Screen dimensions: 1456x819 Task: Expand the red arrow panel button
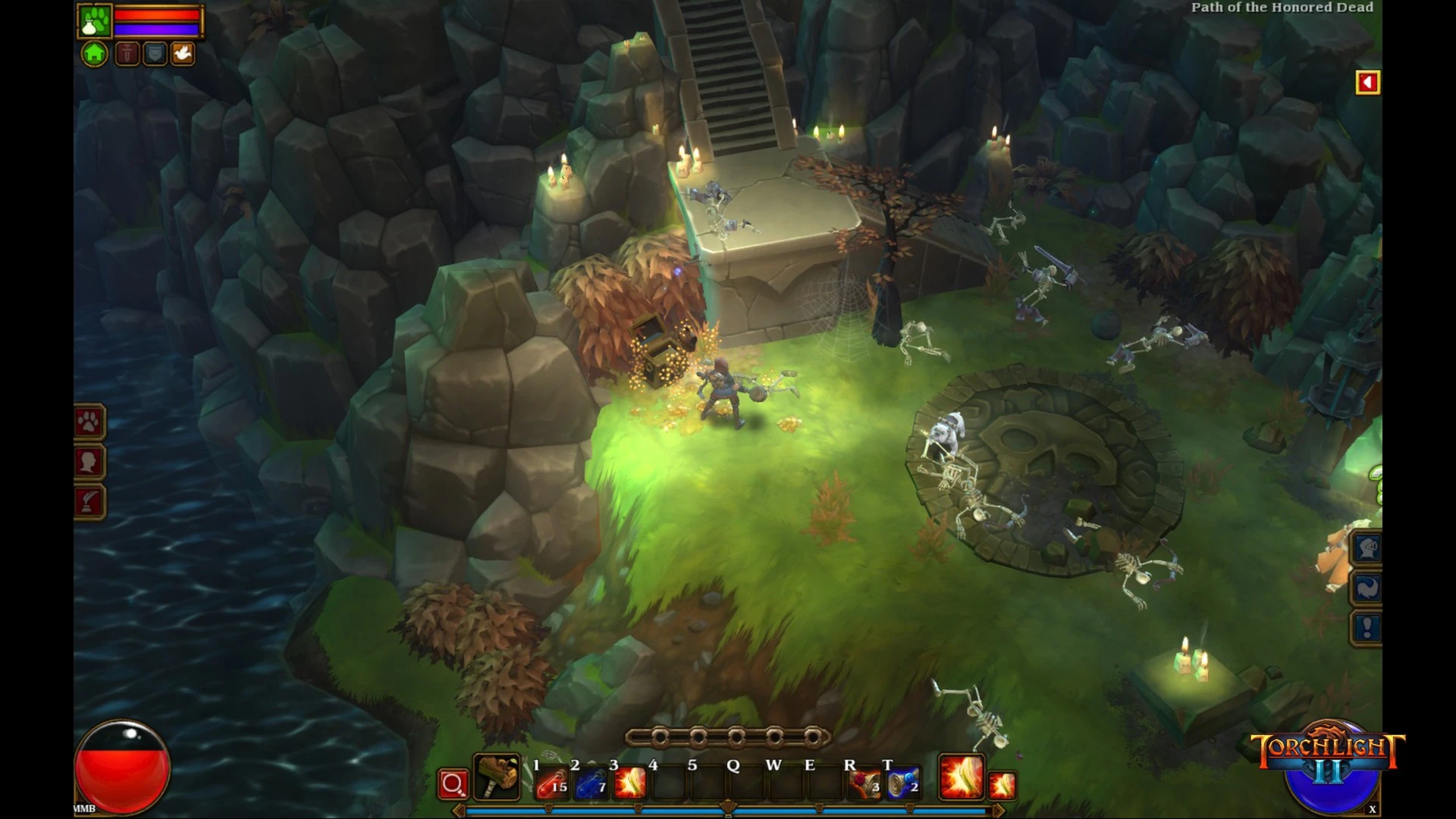1368,83
